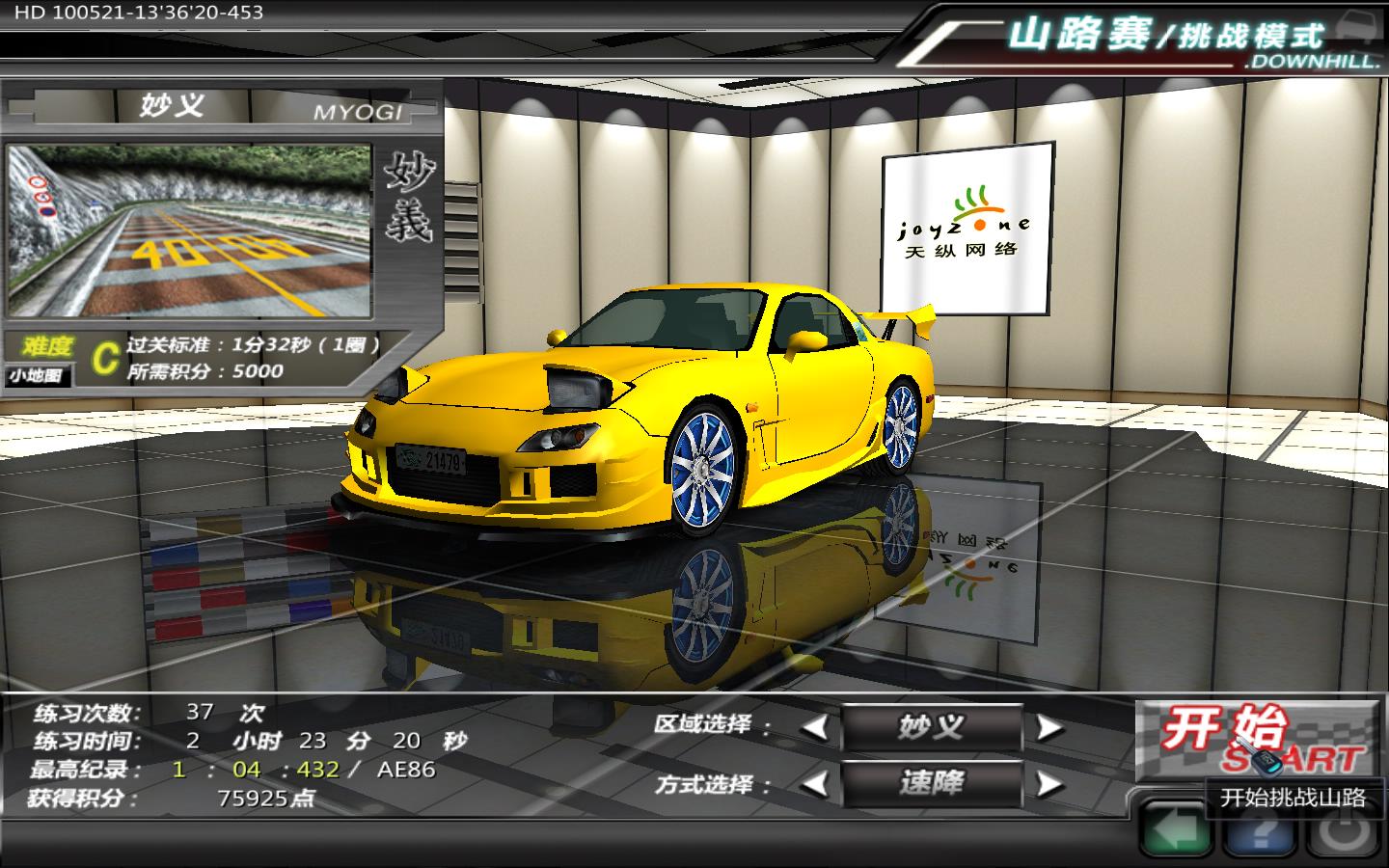The image size is (1389, 868).
Task: Switch to the previous race mode
Action: click(x=815, y=784)
